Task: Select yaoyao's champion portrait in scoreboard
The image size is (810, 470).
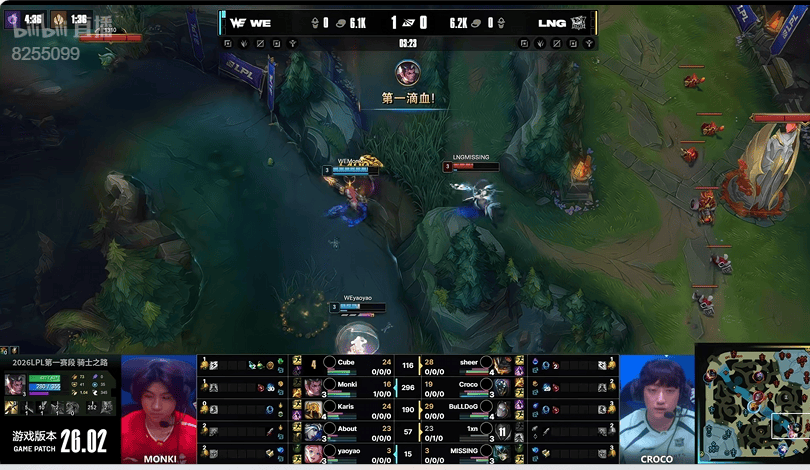Action: pos(313,454)
